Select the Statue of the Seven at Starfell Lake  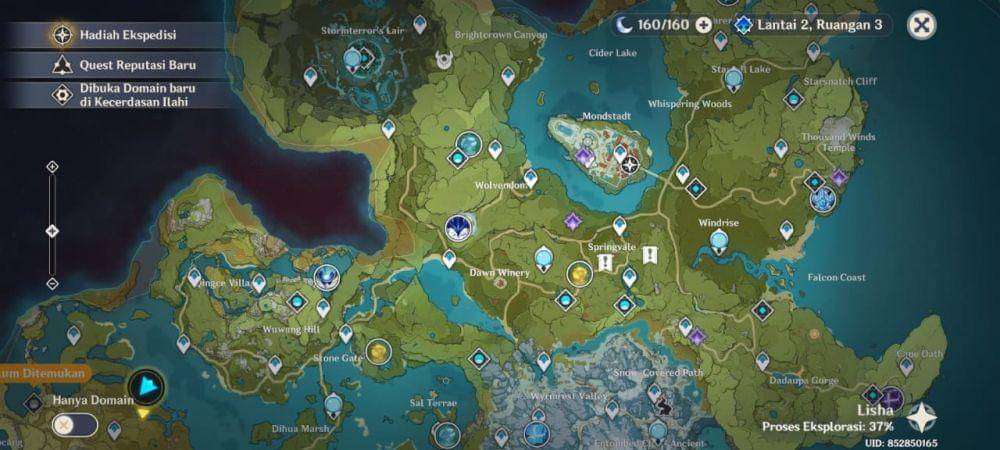tap(734, 79)
